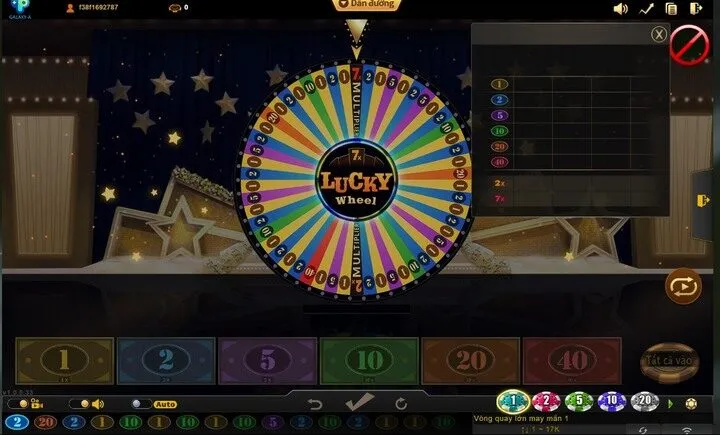This screenshot has width=720, height=435.
Task: Choose the purple 5 betting field
Action: (x=267, y=361)
